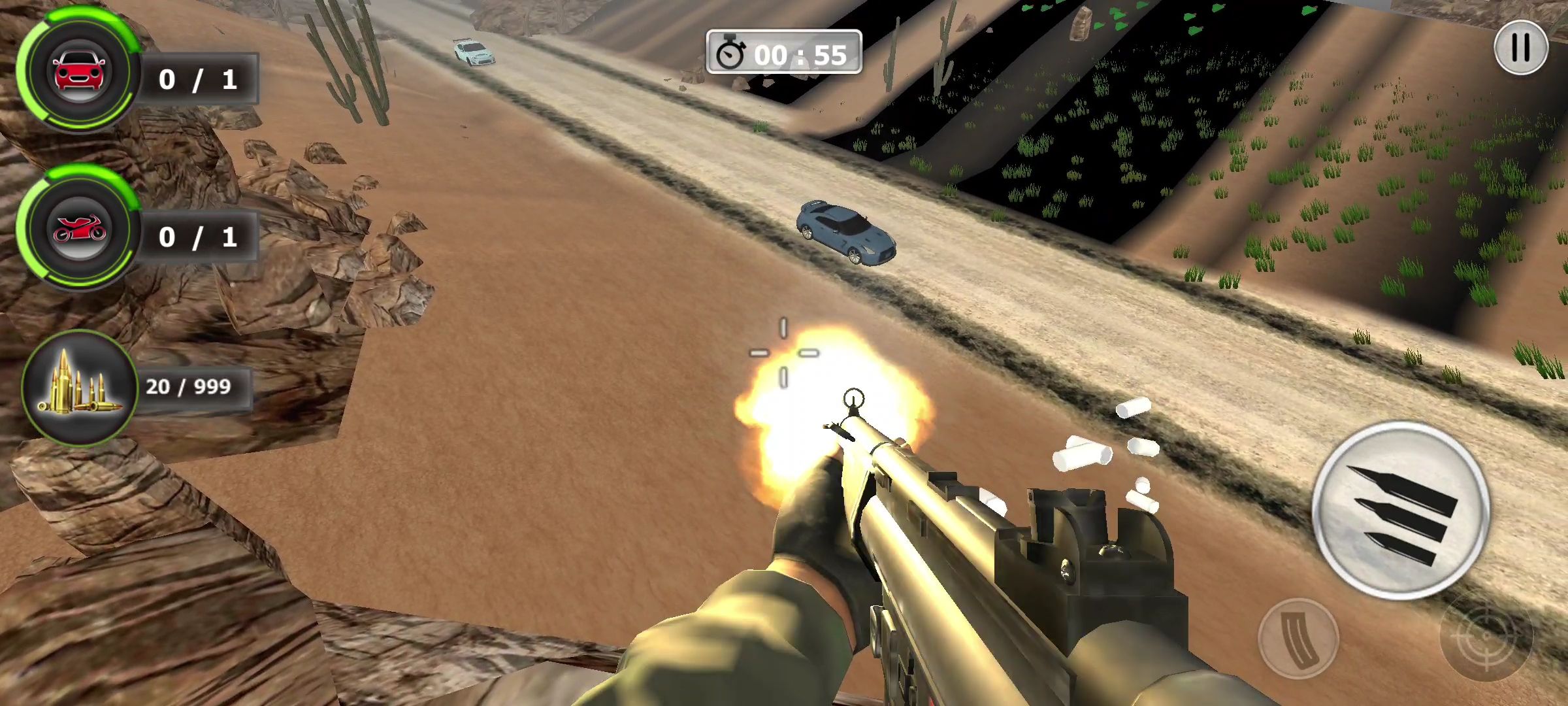Click the pause icon in top right corner
The width and height of the screenshot is (1568, 706).
pos(1522,46)
